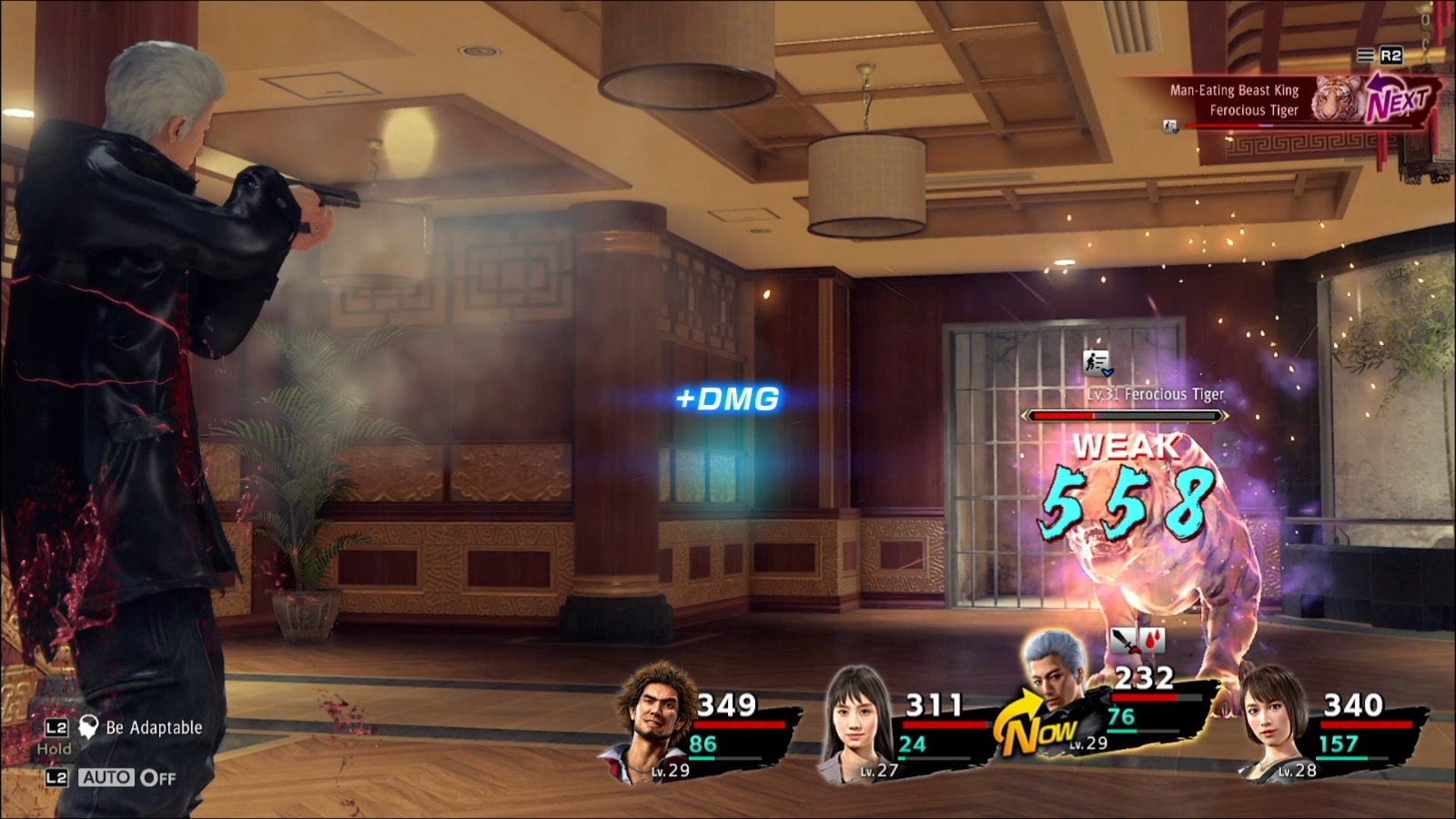Click the +DMG notification text
This screenshot has width=1456, height=819.
728,397
